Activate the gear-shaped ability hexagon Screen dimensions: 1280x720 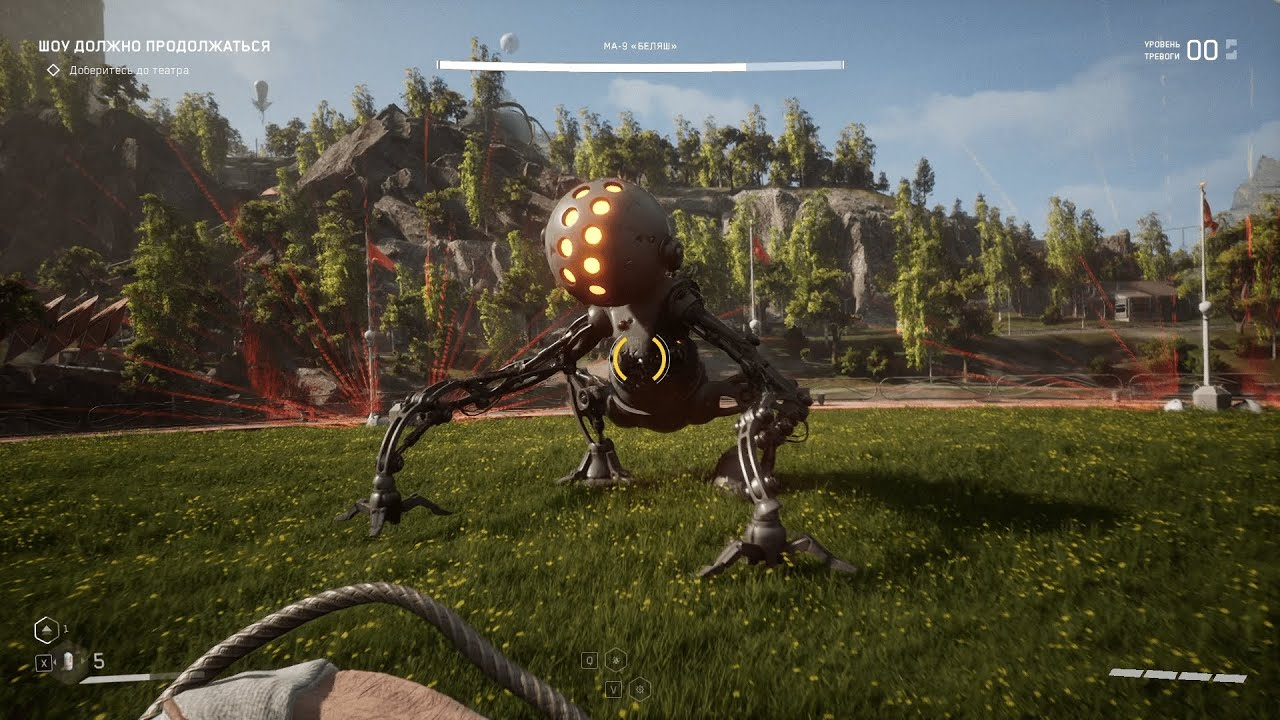coord(640,688)
